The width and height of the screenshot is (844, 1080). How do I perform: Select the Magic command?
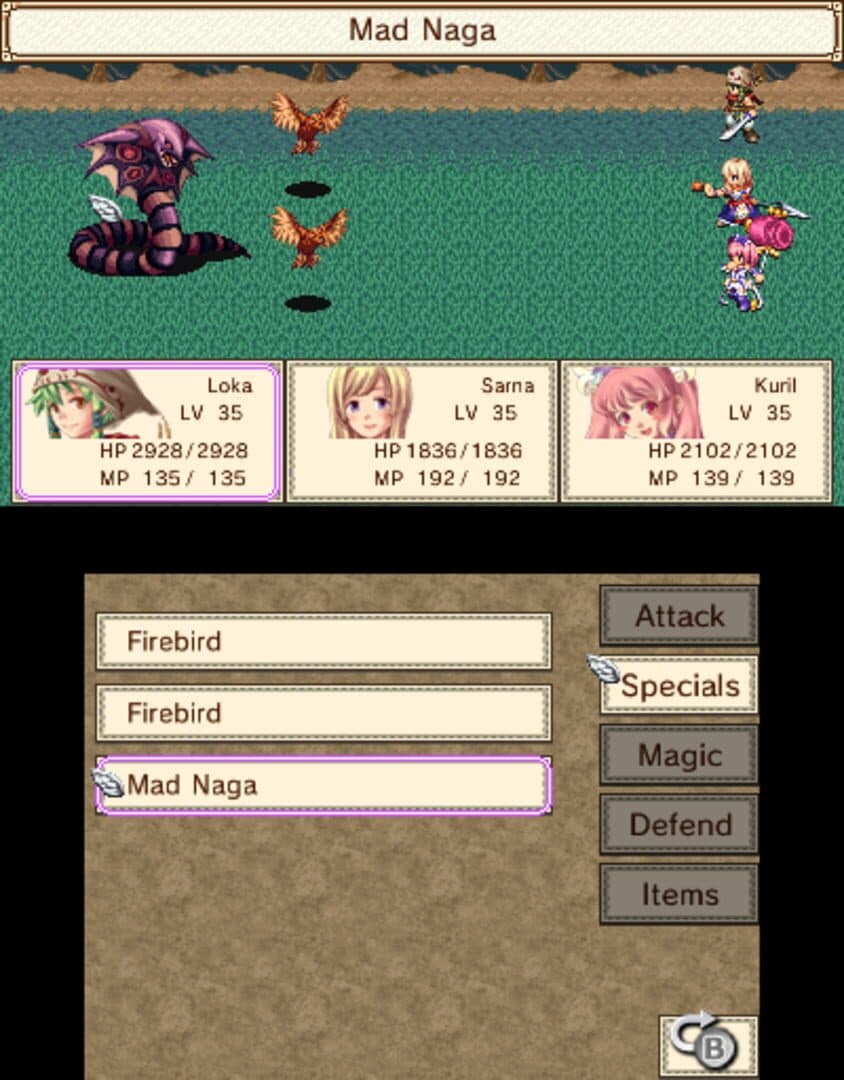tap(679, 755)
